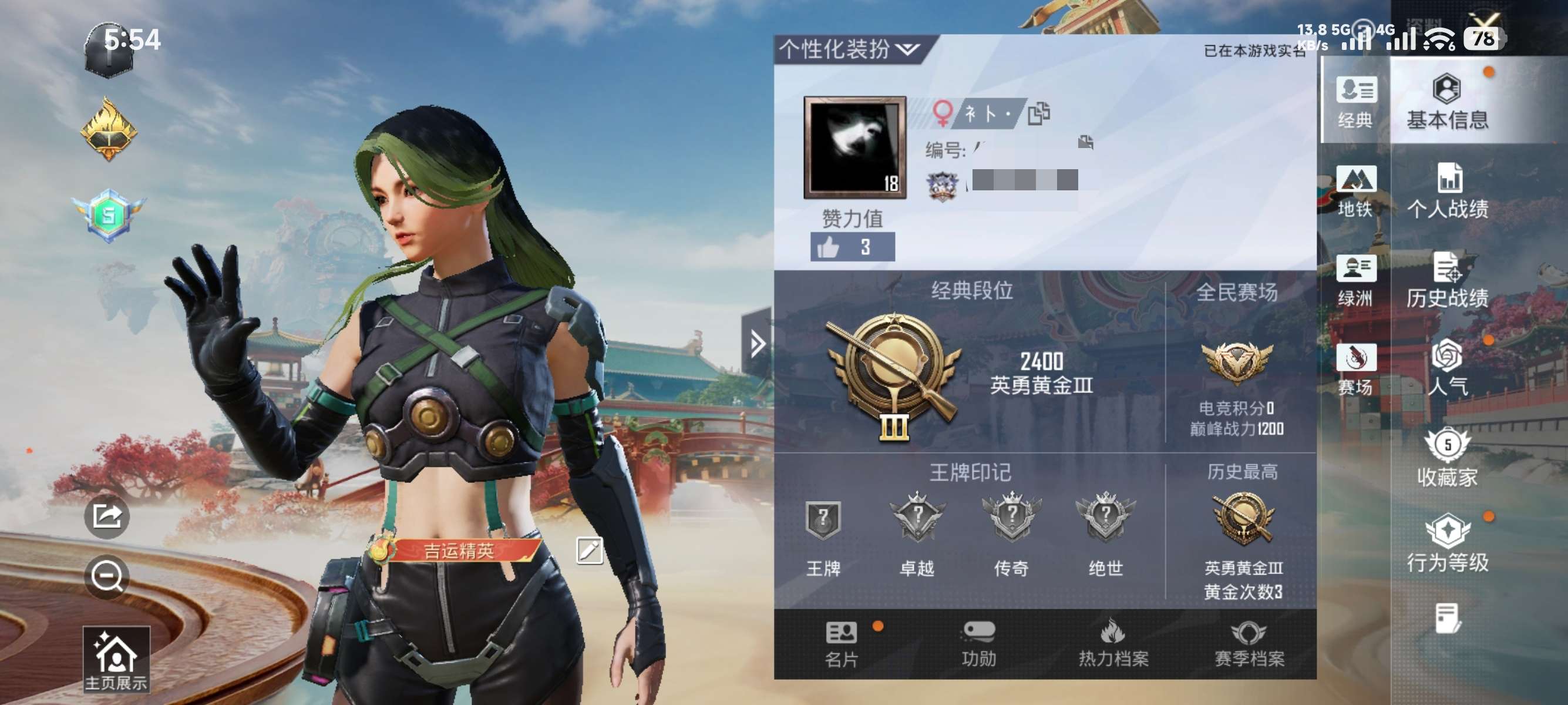Click the share icon on the left

click(x=106, y=516)
